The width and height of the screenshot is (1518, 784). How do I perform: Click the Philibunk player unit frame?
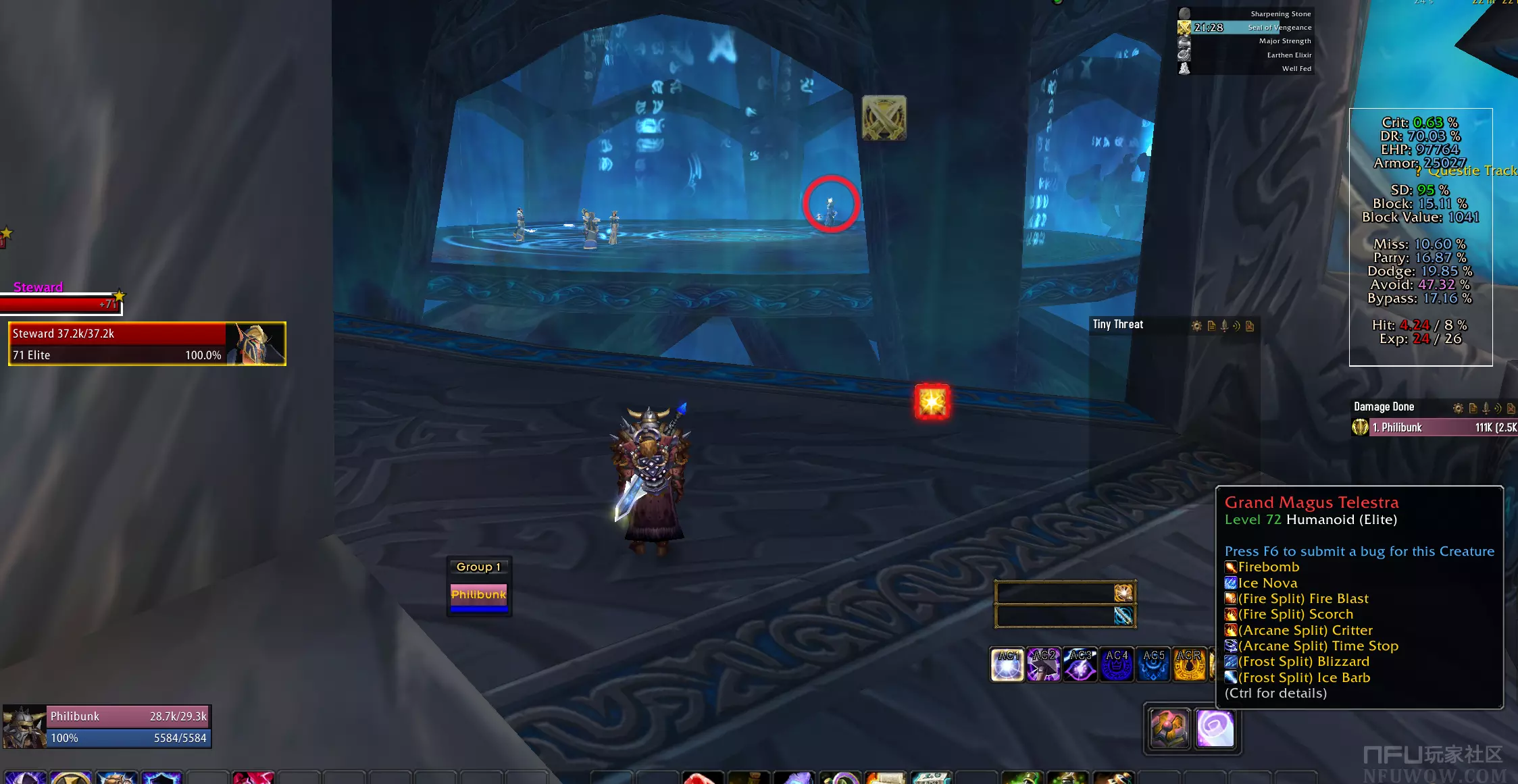pyautogui.click(x=108, y=727)
